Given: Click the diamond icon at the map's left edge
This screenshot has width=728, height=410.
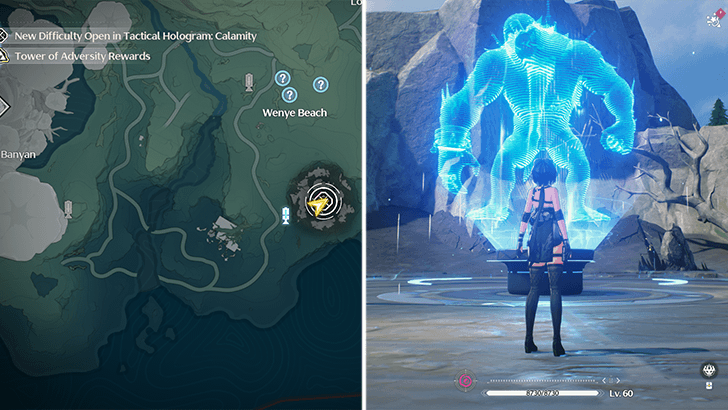Looking at the screenshot, I should click(x=3, y=105).
